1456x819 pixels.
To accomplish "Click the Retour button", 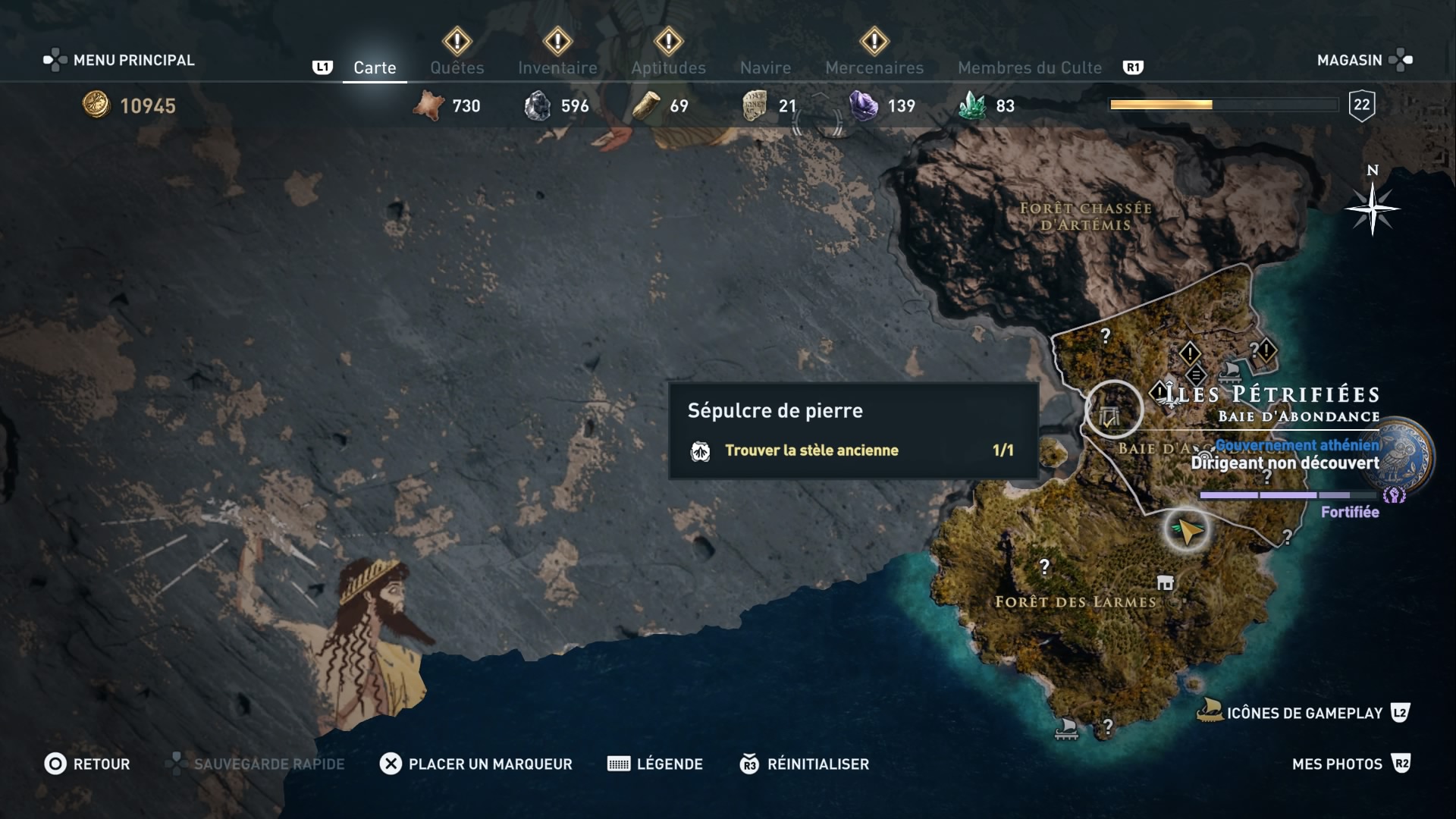I will click(87, 764).
